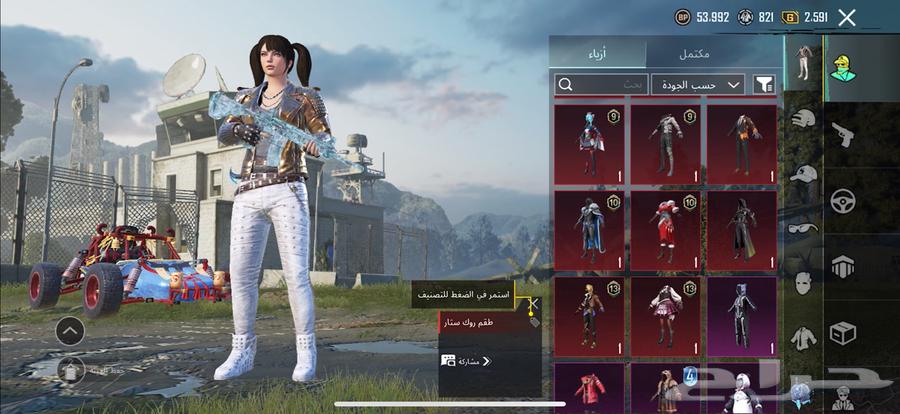Open the funnel filter button
Screen dimensions: 900x414
click(x=765, y=85)
